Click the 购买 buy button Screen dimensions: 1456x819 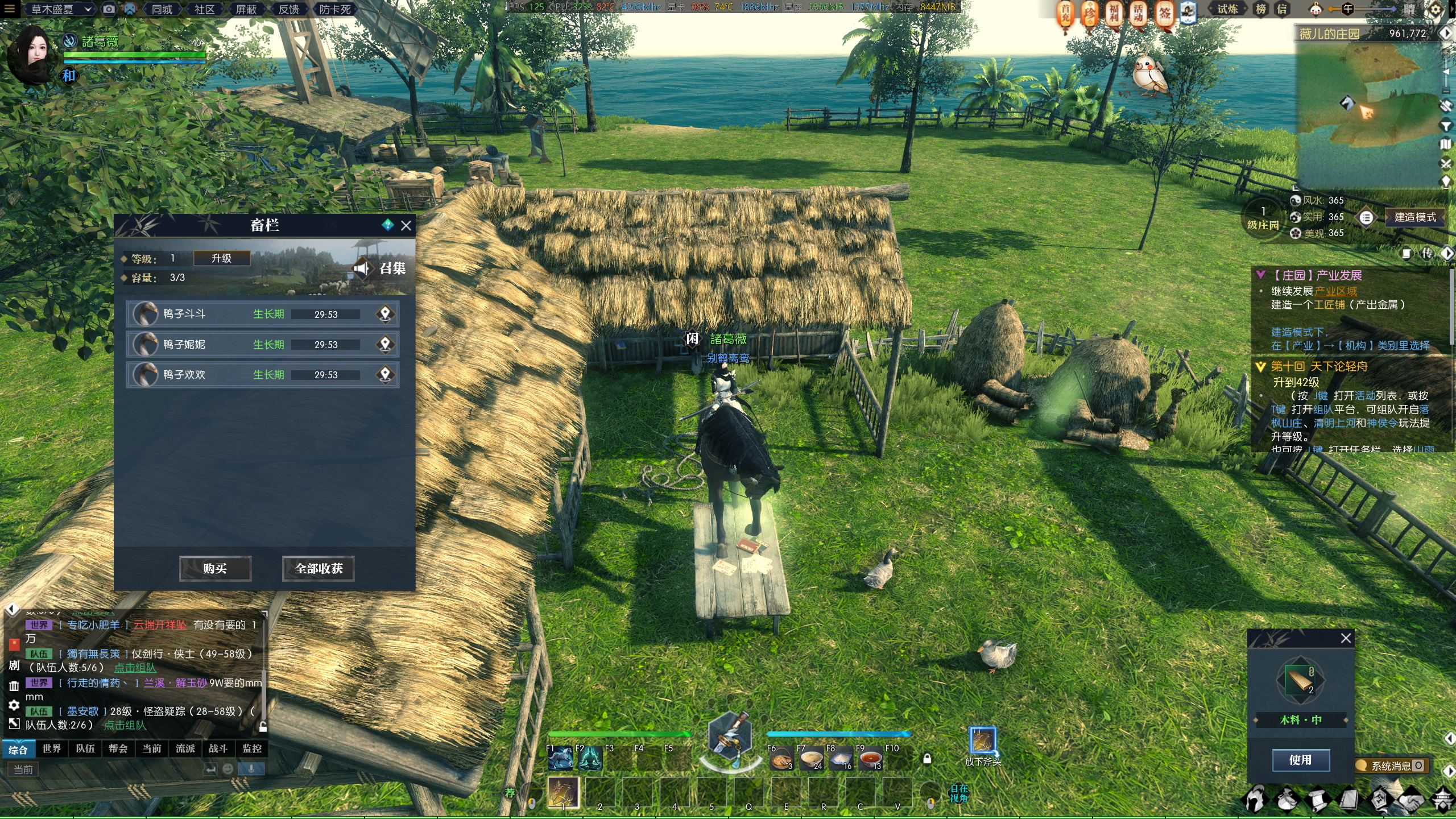tap(215, 568)
